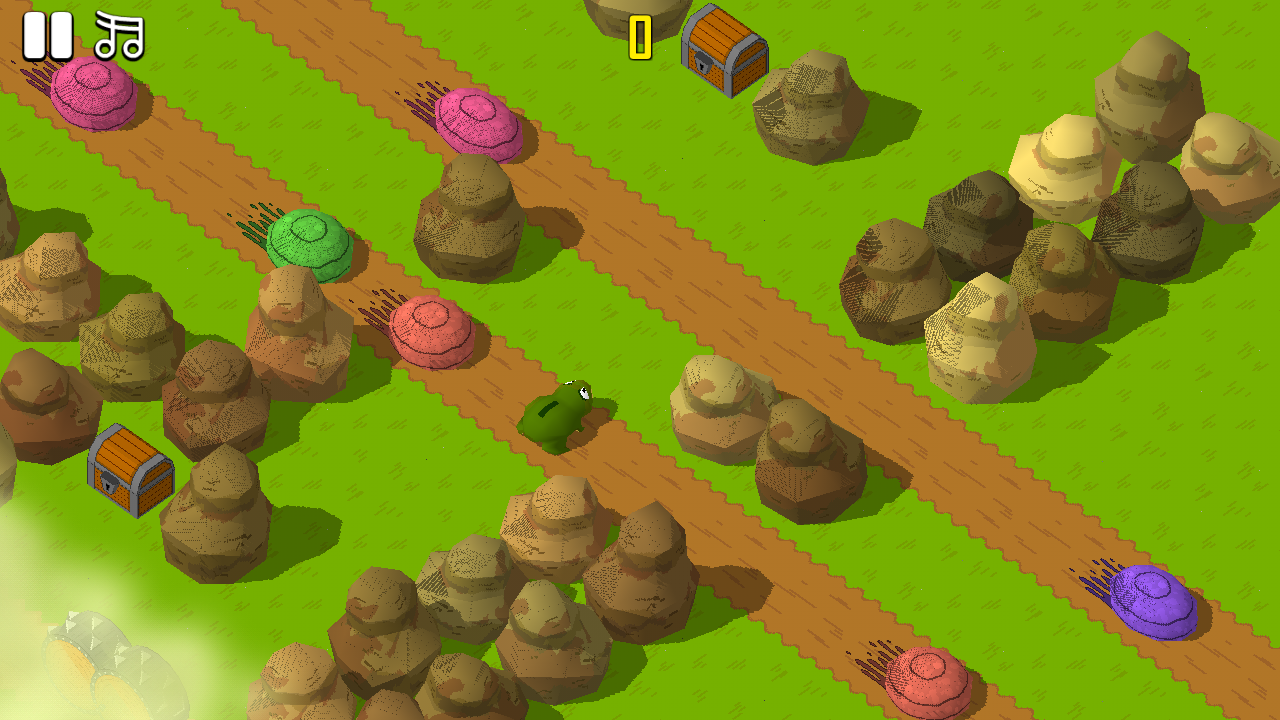Image resolution: width=1280 pixels, height=720 pixels.
Task: Click the salmon slime left of the frog
Action: [430, 330]
